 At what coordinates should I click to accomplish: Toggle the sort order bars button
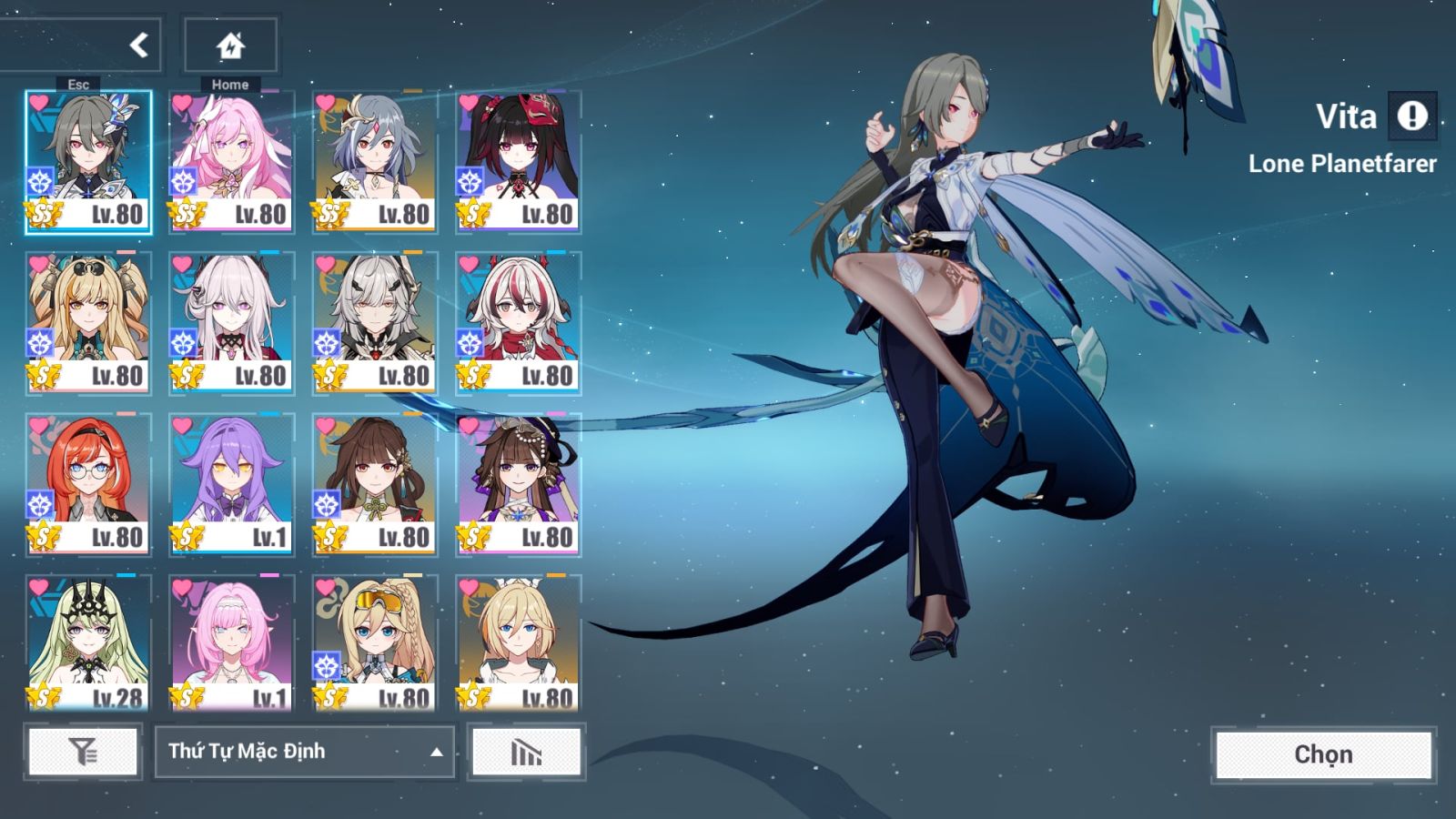coord(526,752)
